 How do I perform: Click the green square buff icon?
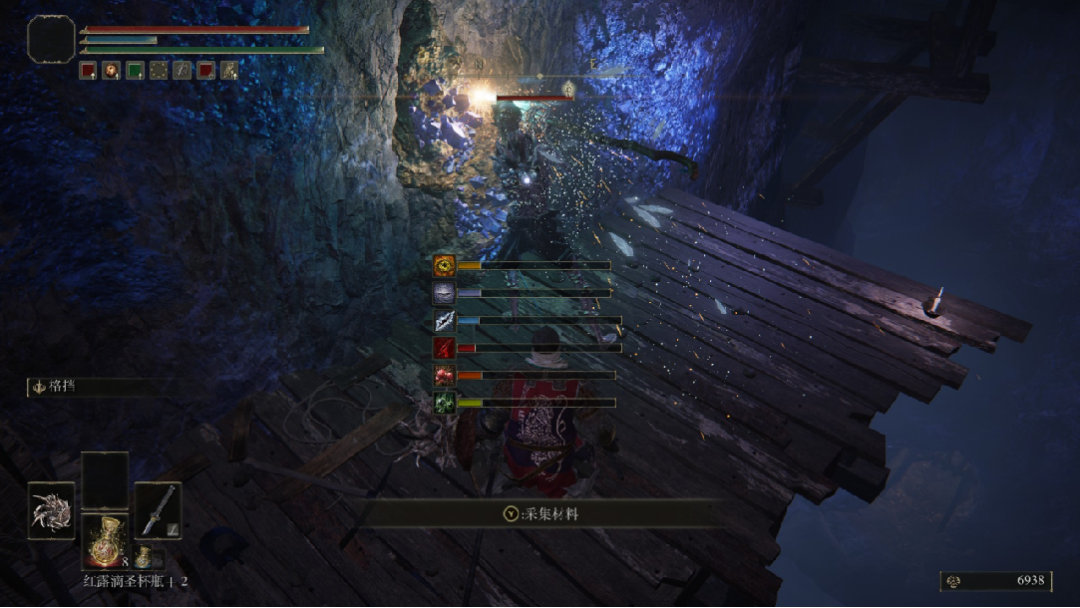[135, 70]
